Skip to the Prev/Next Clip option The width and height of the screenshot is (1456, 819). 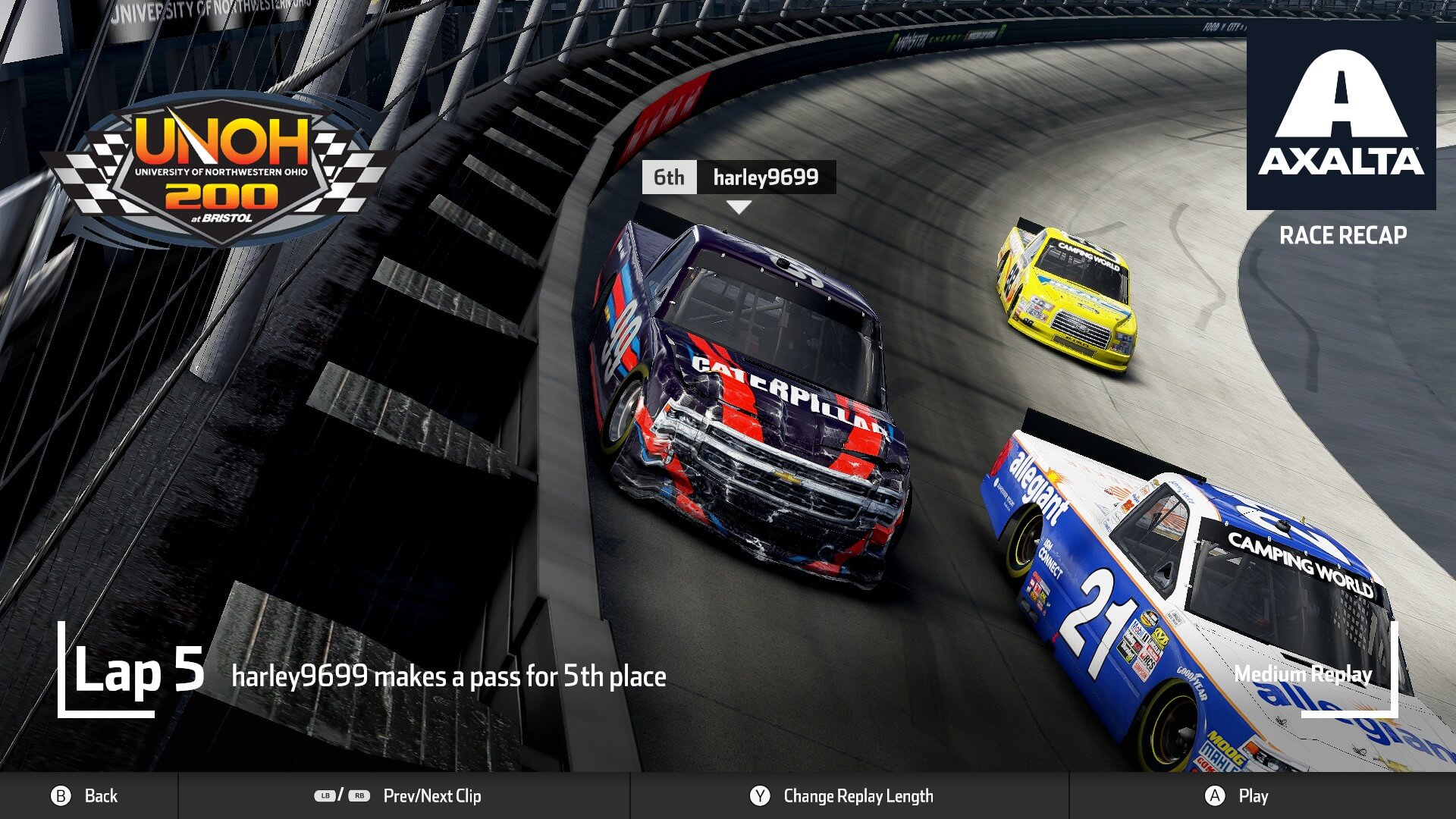click(399, 795)
